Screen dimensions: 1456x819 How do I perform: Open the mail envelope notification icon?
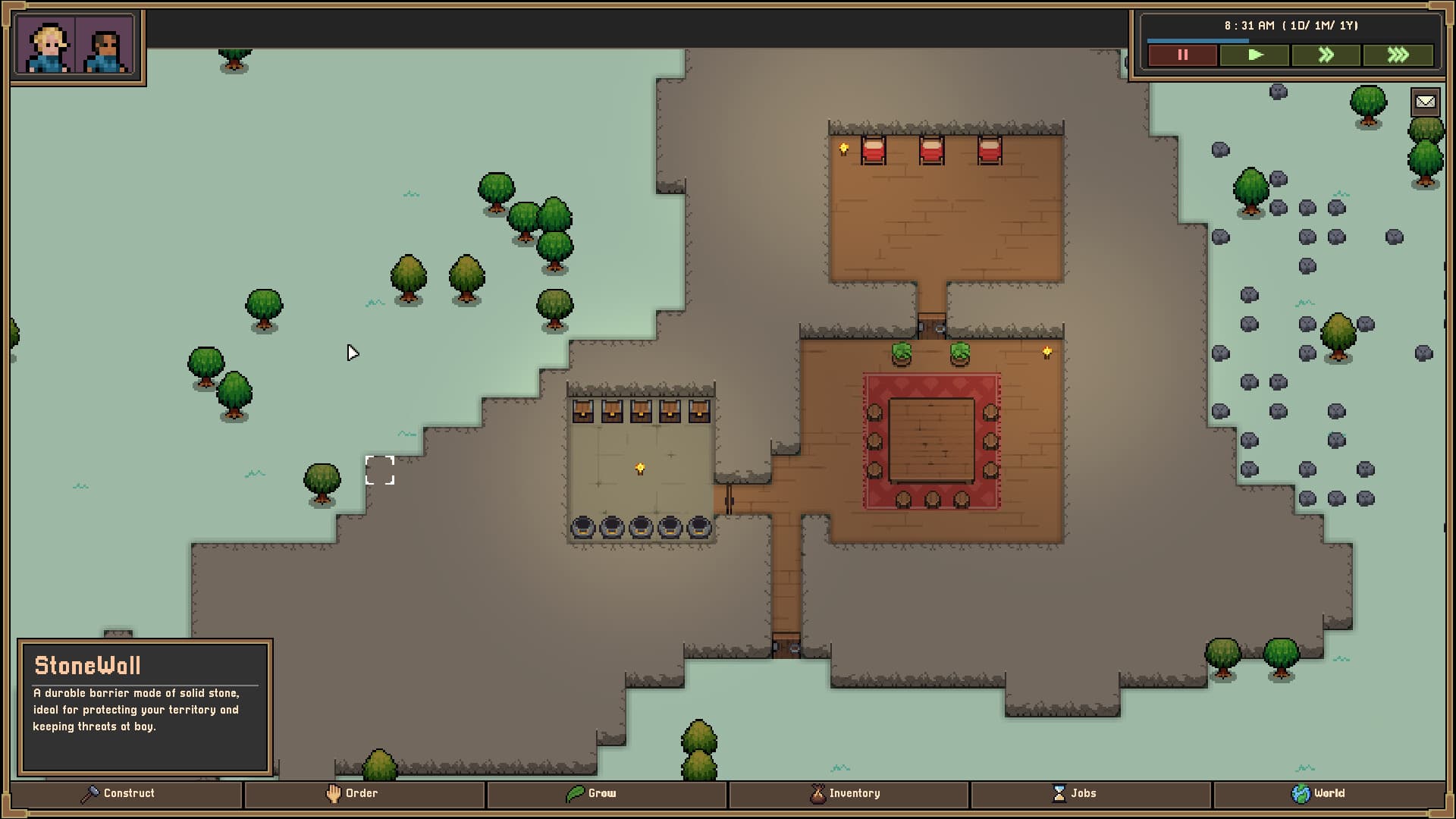click(1426, 101)
